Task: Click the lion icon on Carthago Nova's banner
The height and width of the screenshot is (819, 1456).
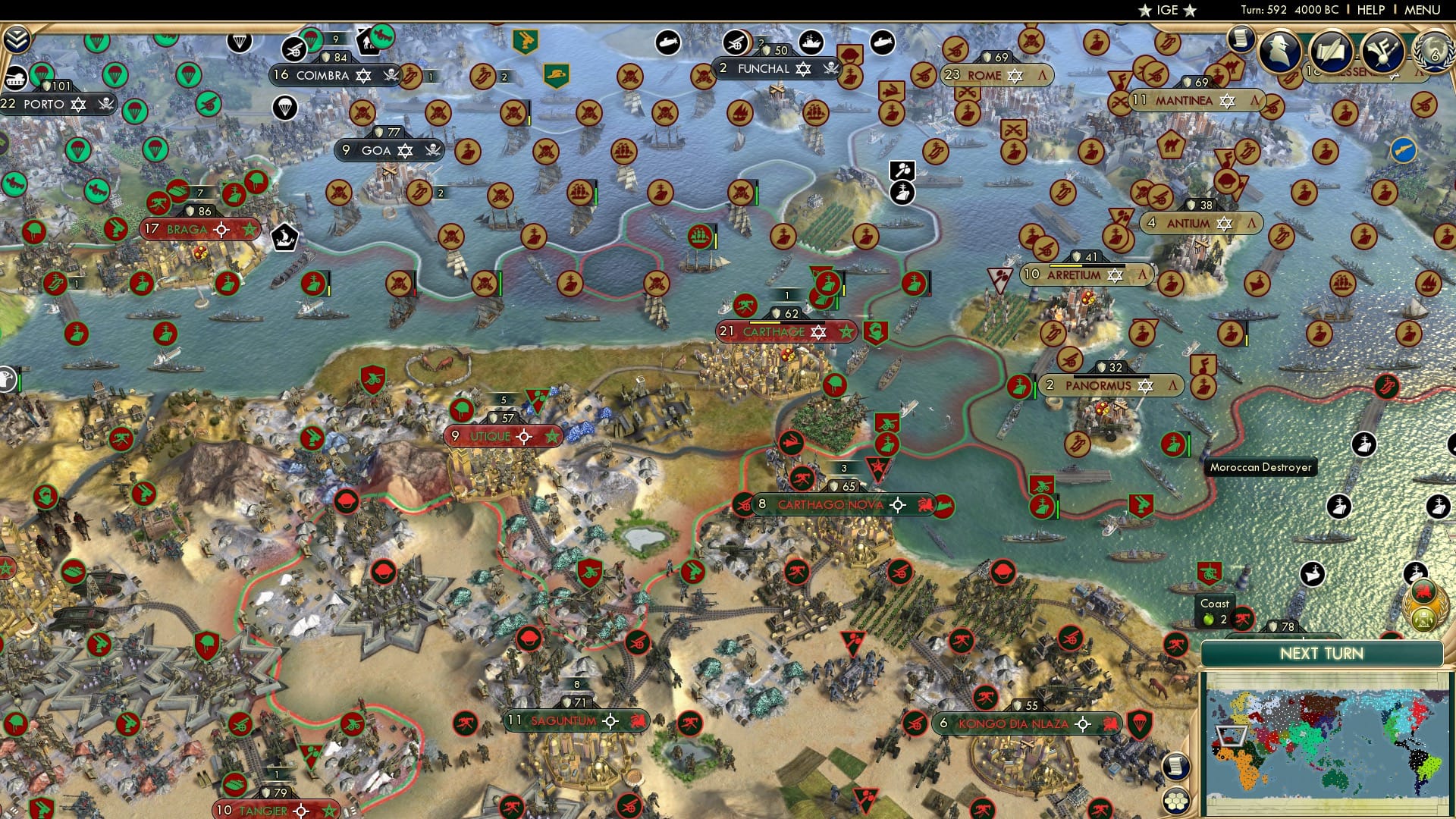Action: pos(926,504)
